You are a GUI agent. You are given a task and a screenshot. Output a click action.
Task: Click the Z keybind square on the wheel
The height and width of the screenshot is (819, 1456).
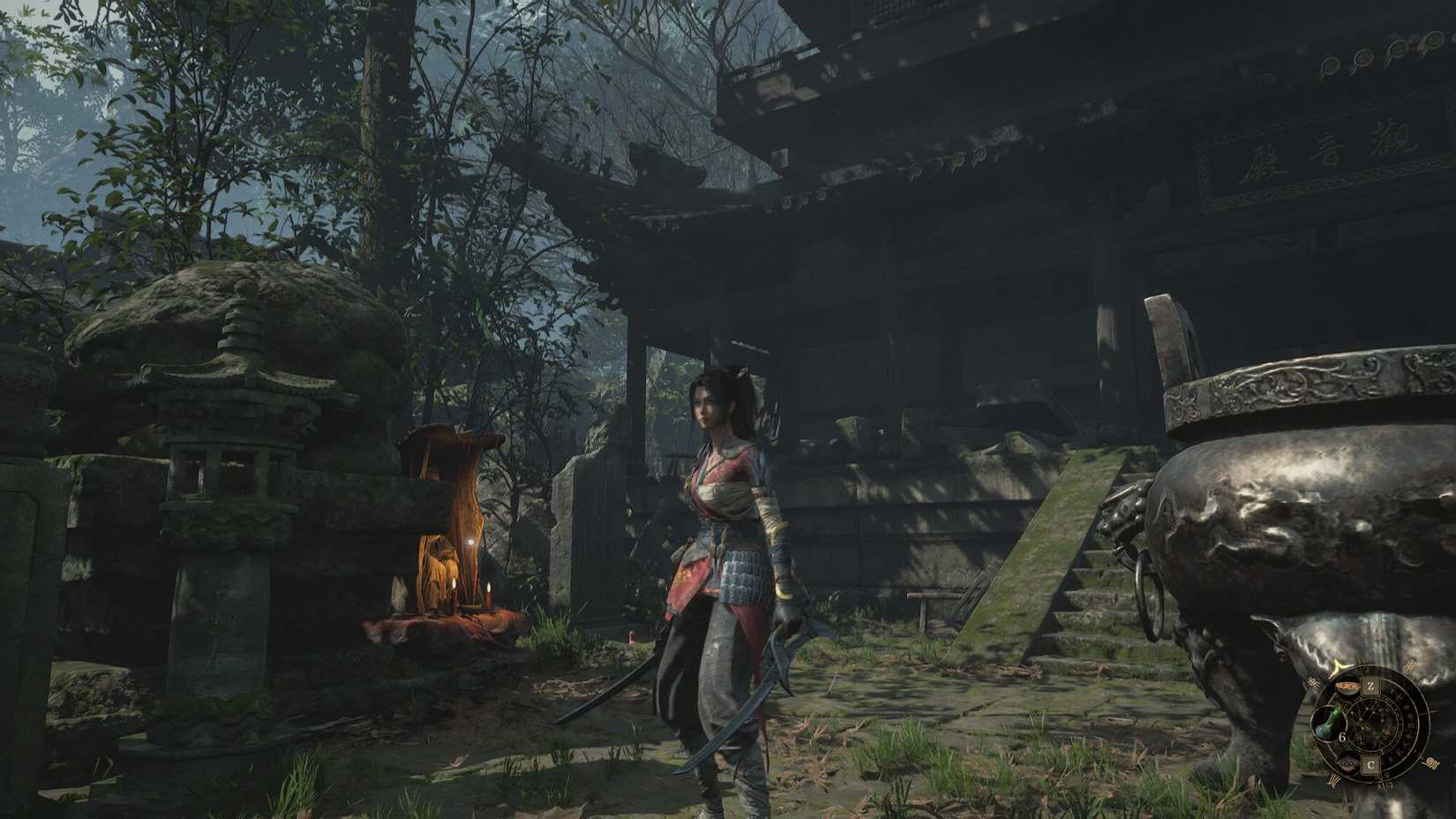click(x=1371, y=685)
